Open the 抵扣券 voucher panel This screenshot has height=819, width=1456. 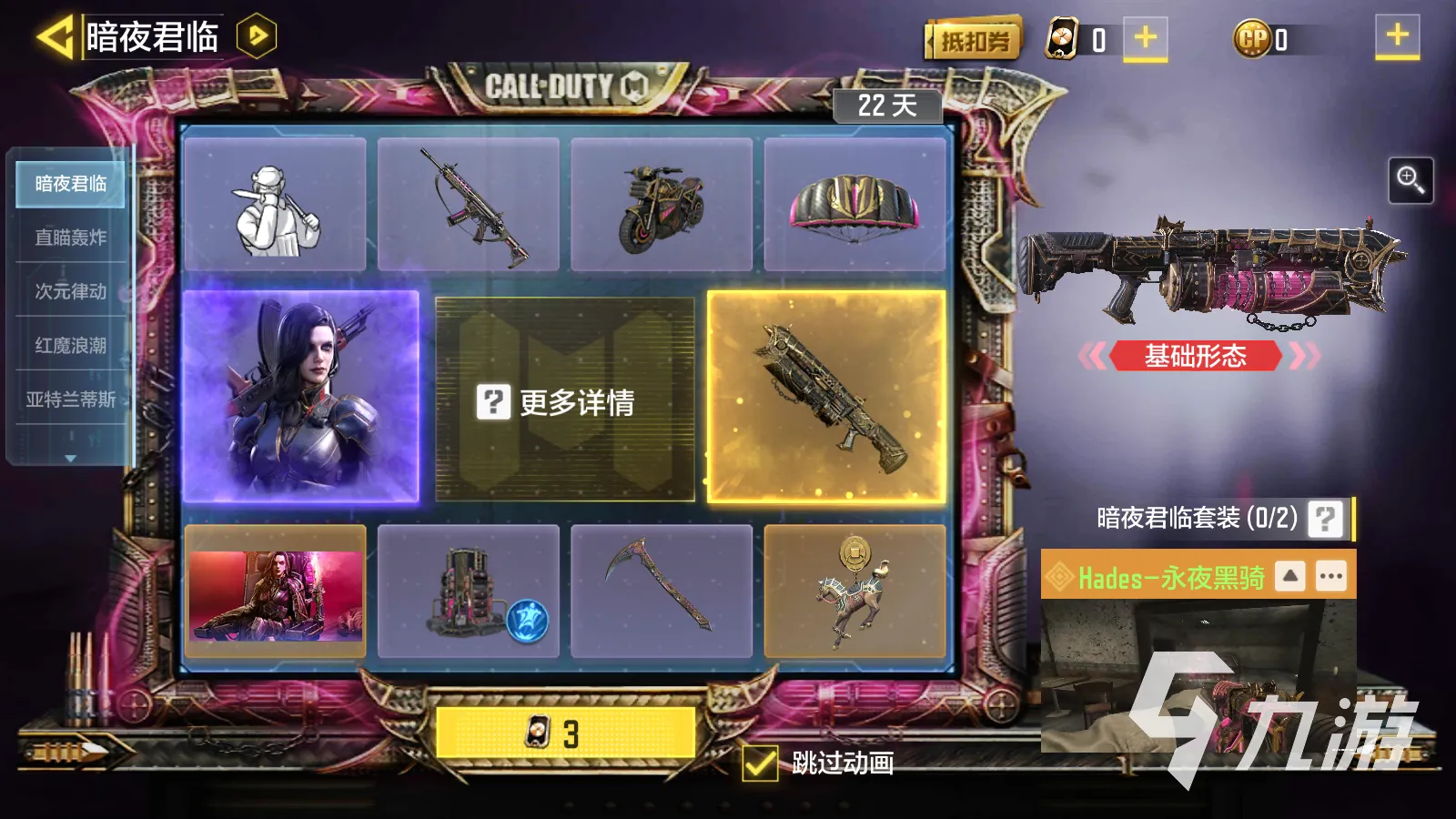click(x=975, y=41)
